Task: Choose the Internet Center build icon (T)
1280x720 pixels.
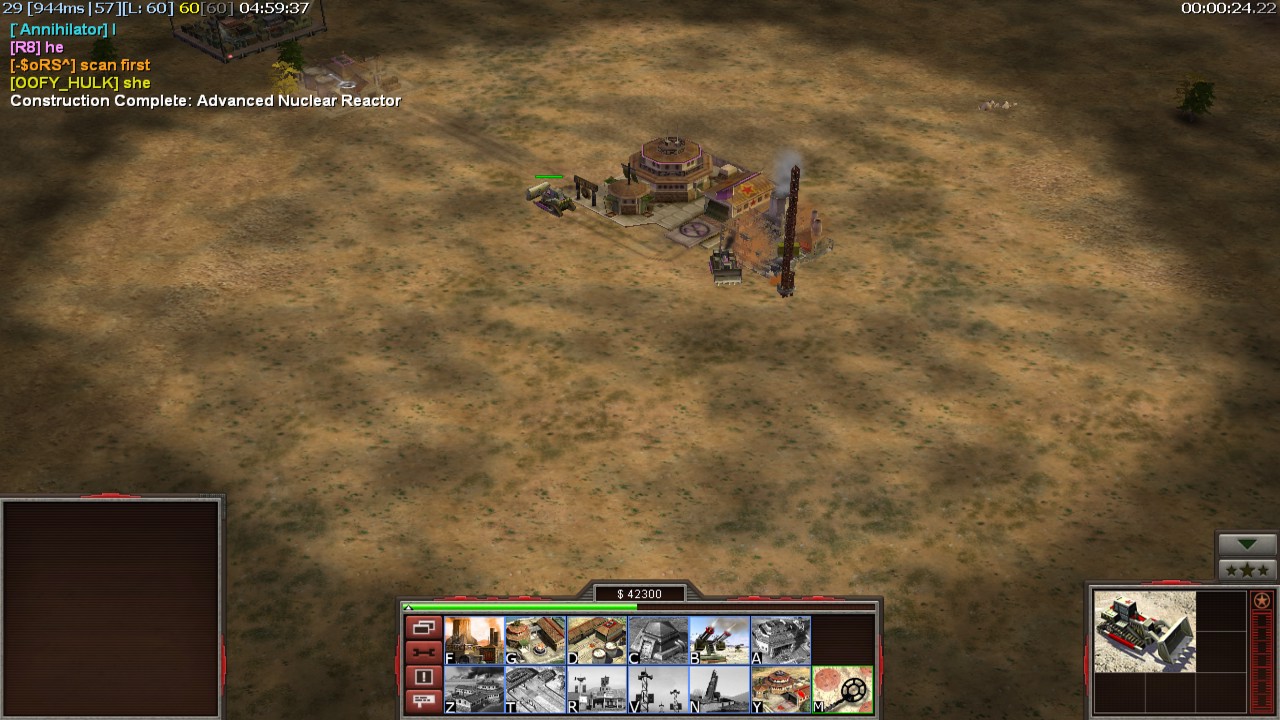Action: pos(535,689)
